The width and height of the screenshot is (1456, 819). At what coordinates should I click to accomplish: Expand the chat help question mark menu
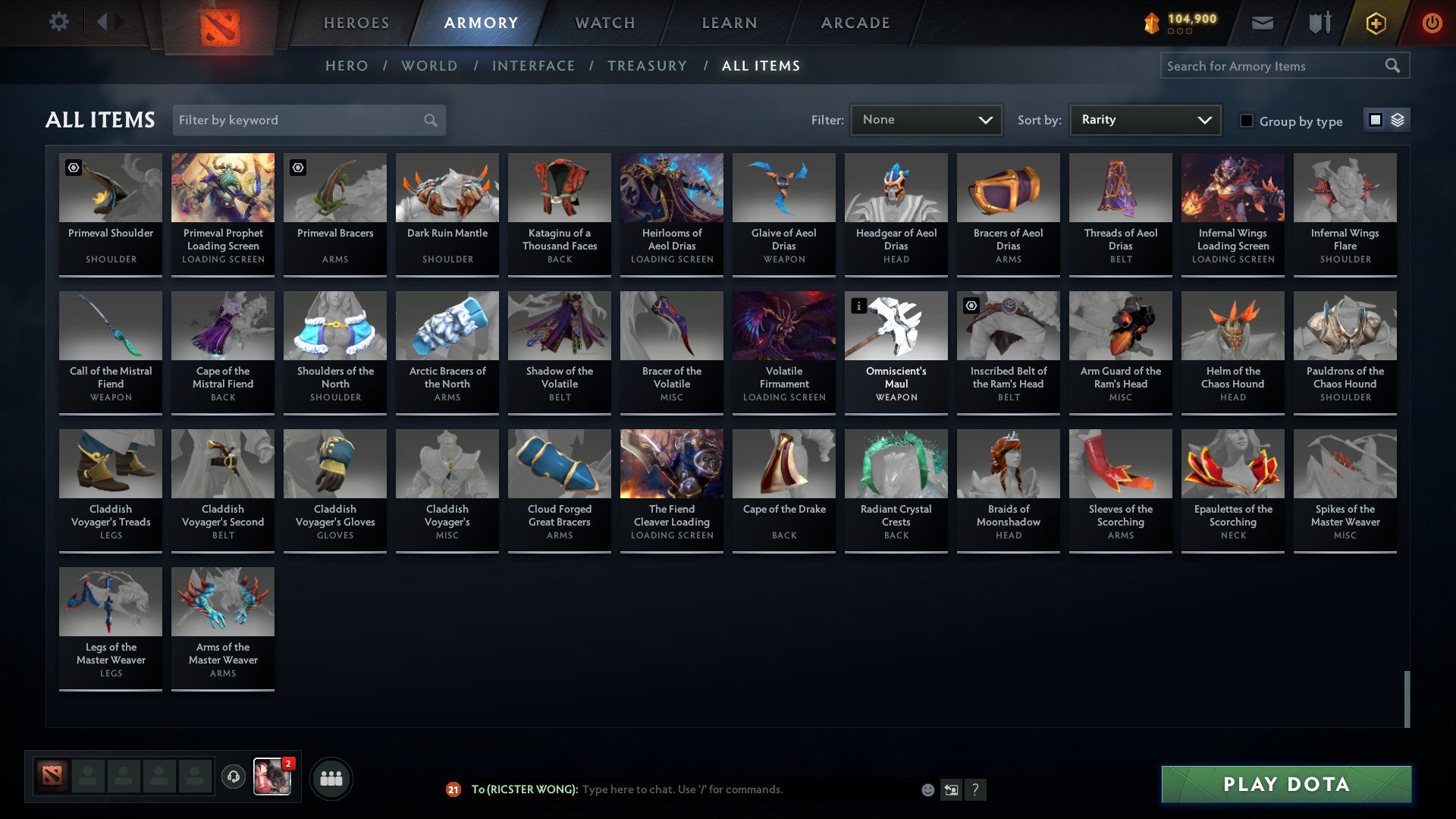pyautogui.click(x=974, y=789)
